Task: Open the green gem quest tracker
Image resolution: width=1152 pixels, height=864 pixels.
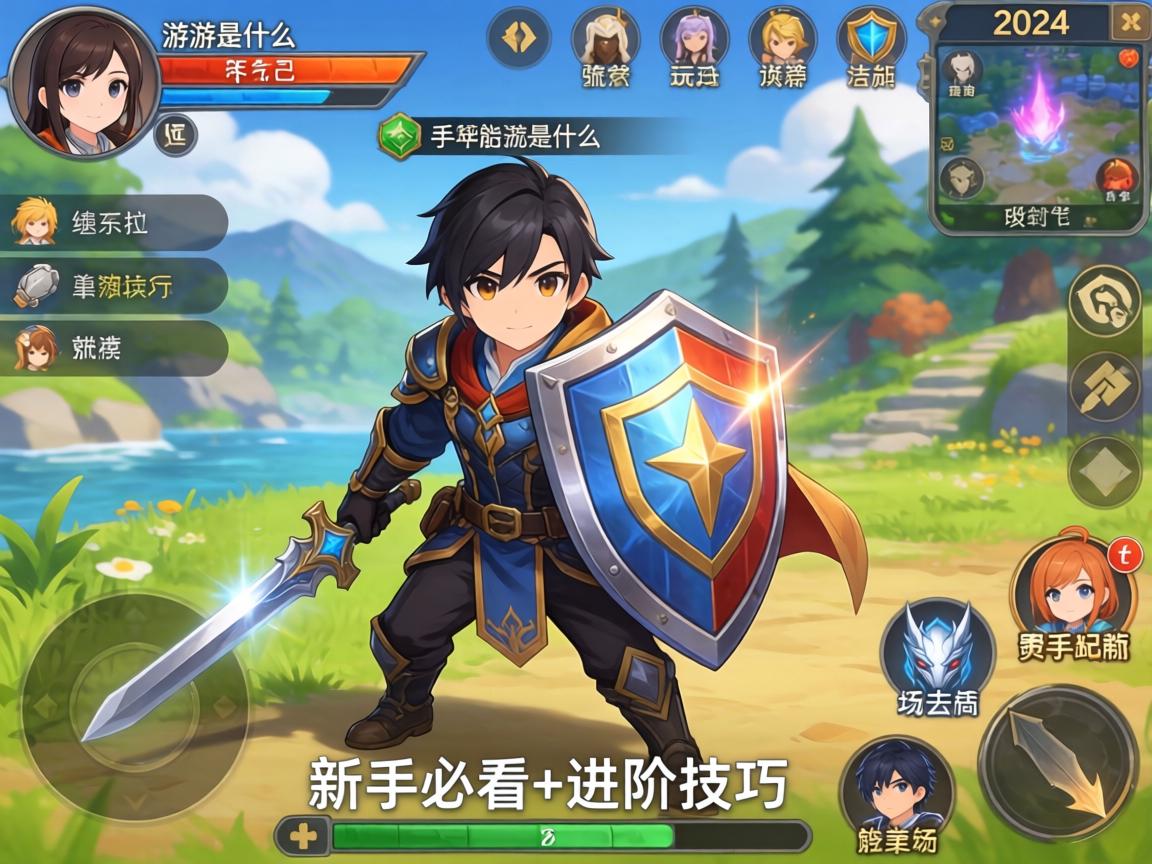Action: [x=400, y=136]
